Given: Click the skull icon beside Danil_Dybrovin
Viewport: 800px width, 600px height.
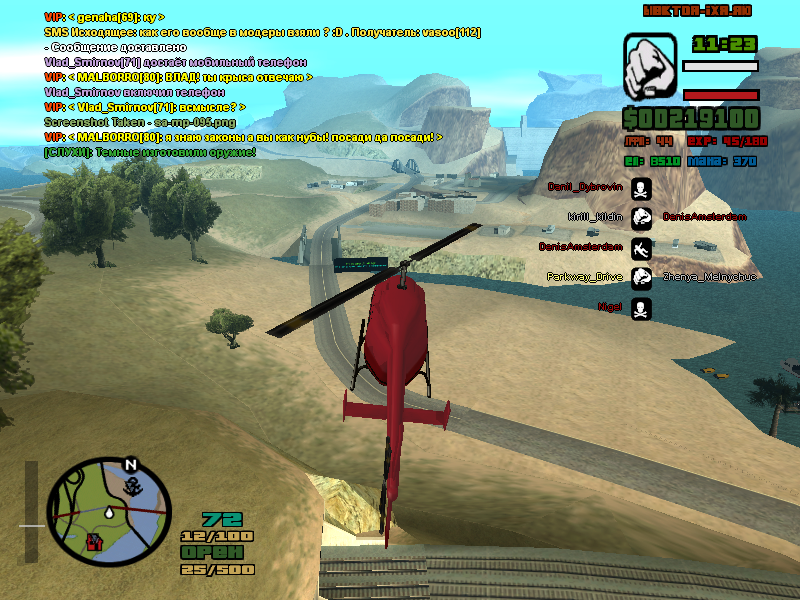Looking at the screenshot, I should pos(641,188).
